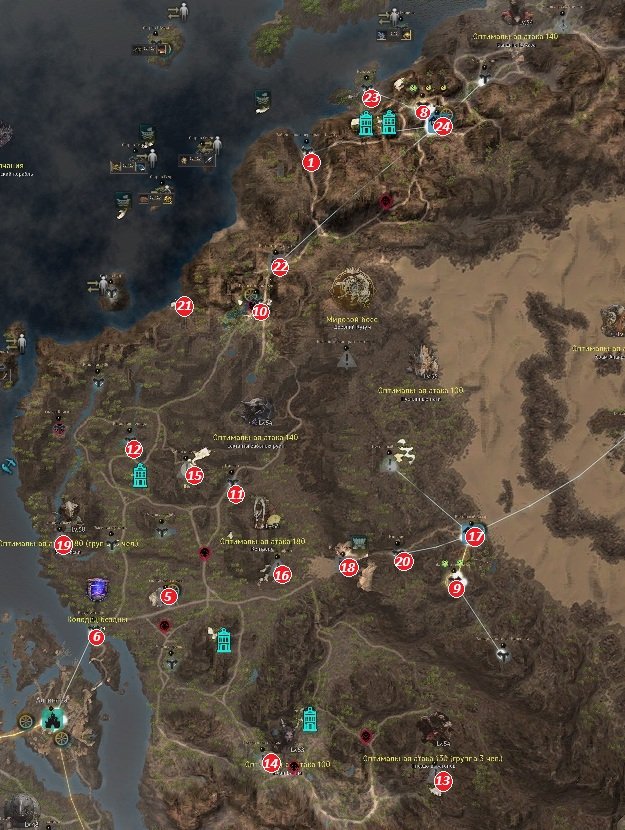
Task: Click the red marker numbered 8
Action: (424, 113)
